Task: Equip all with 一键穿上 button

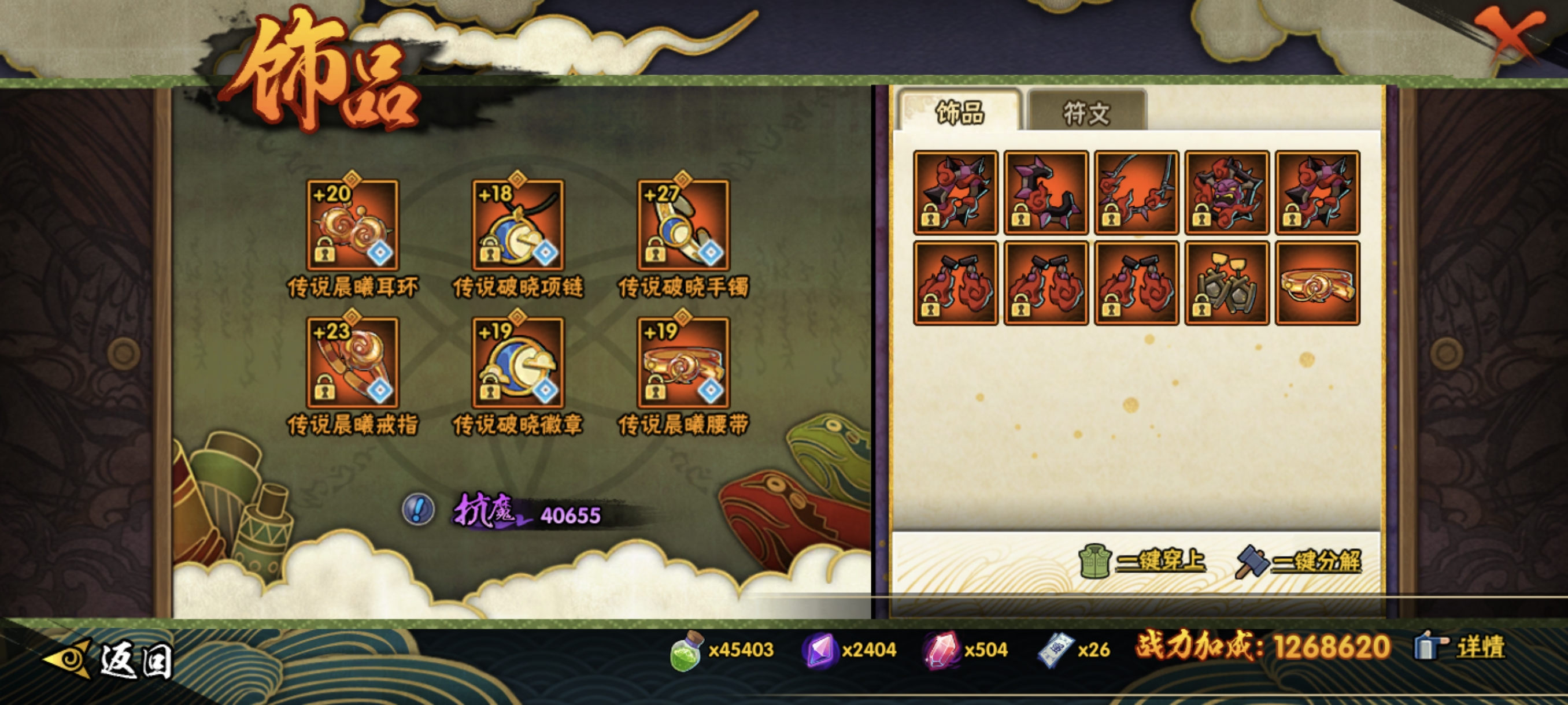Action: pos(1143,560)
